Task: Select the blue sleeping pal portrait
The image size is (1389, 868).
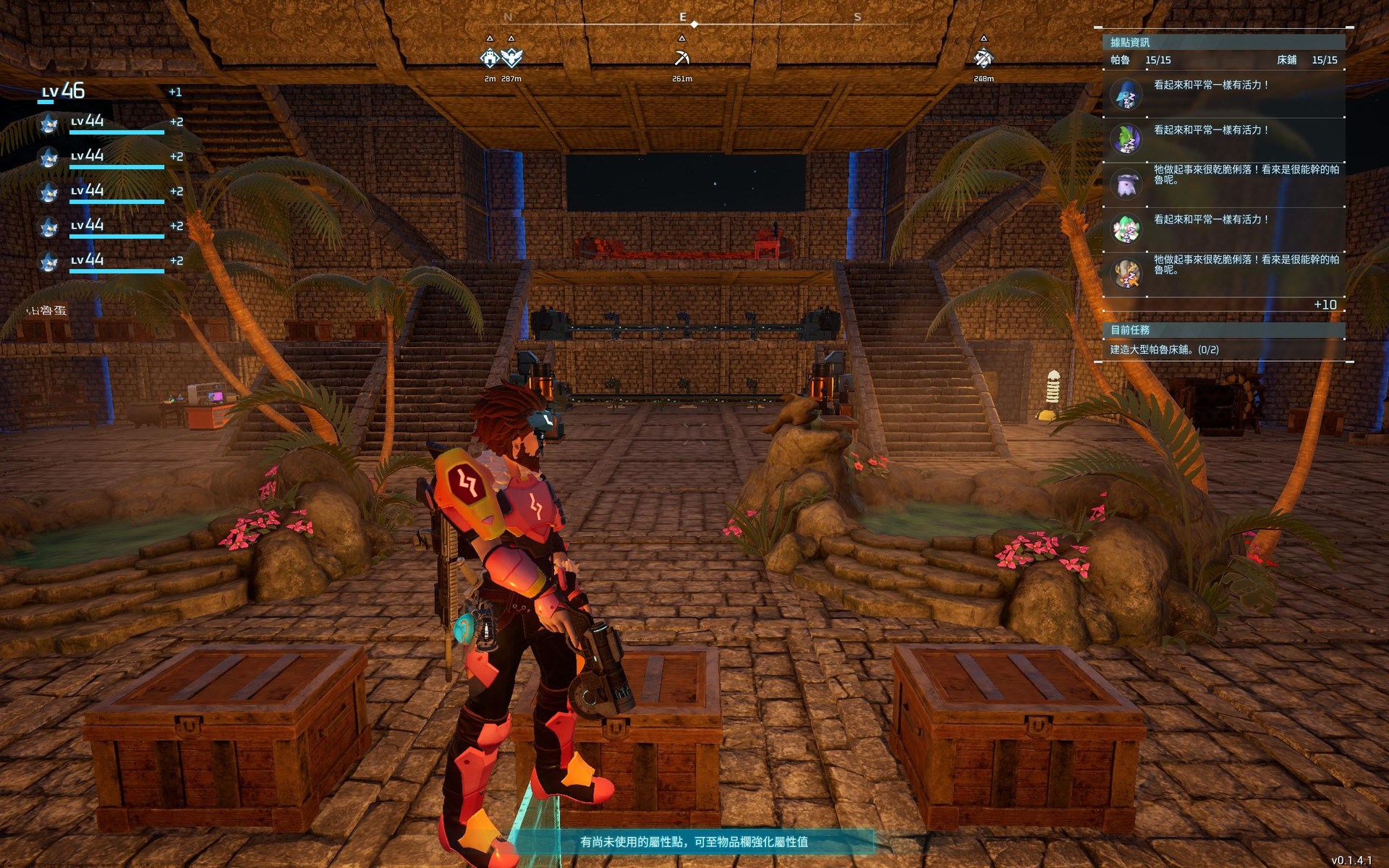Action: tap(1126, 95)
